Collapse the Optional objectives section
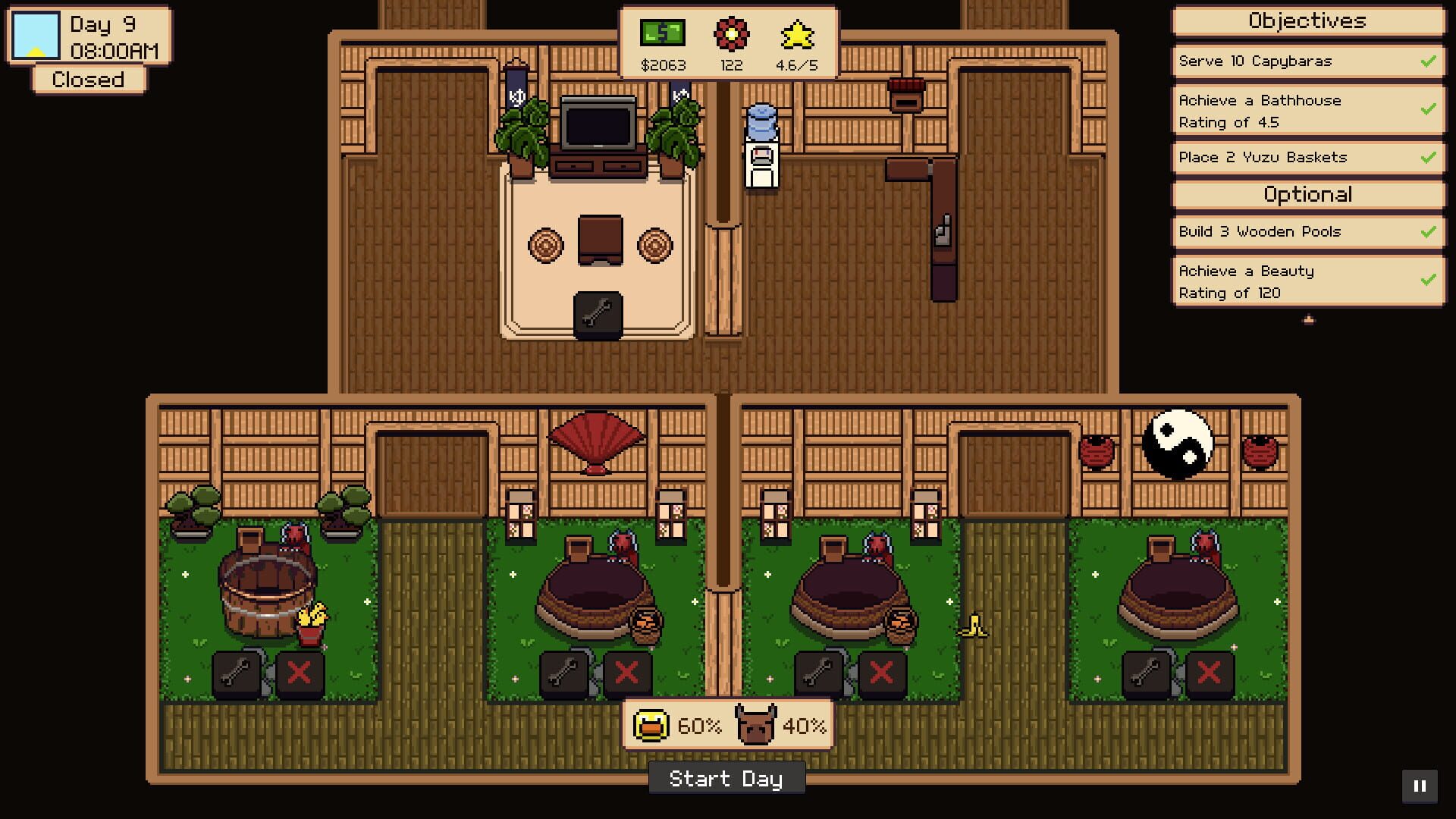The height and width of the screenshot is (819, 1456). (1306, 195)
